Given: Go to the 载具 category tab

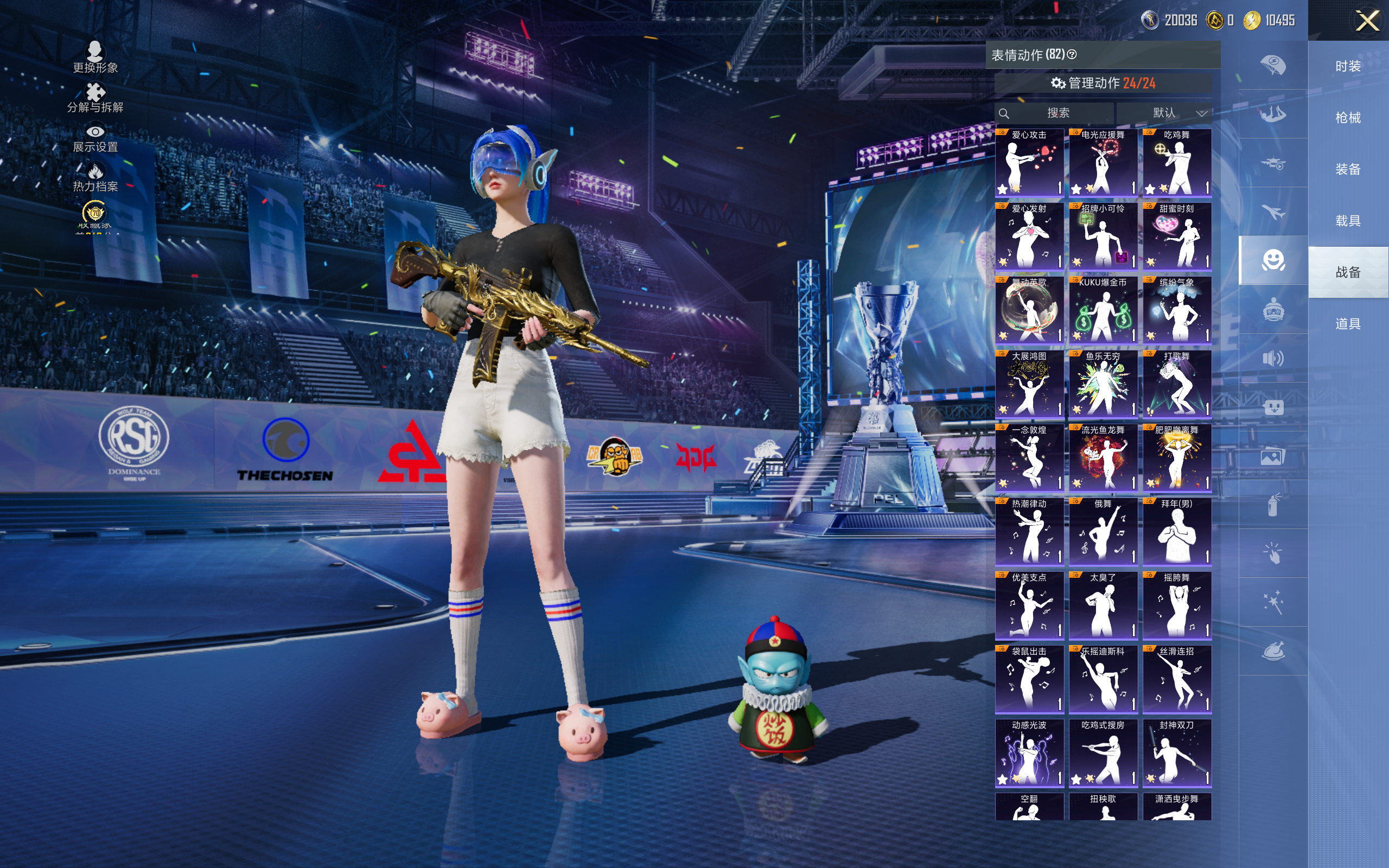Looking at the screenshot, I should point(1348,221).
